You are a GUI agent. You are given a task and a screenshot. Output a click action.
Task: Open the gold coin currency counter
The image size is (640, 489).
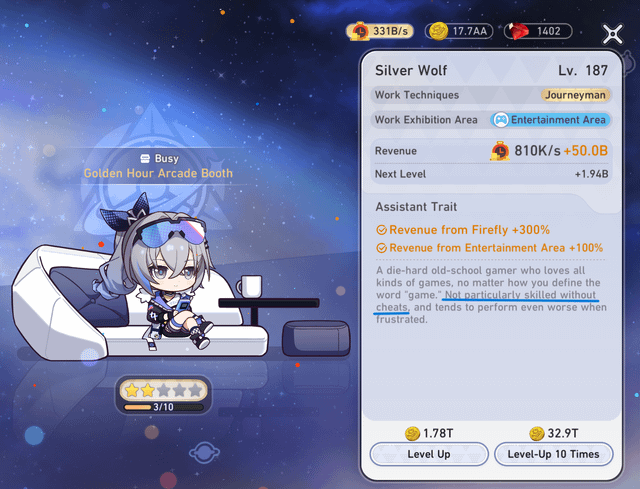click(x=455, y=32)
